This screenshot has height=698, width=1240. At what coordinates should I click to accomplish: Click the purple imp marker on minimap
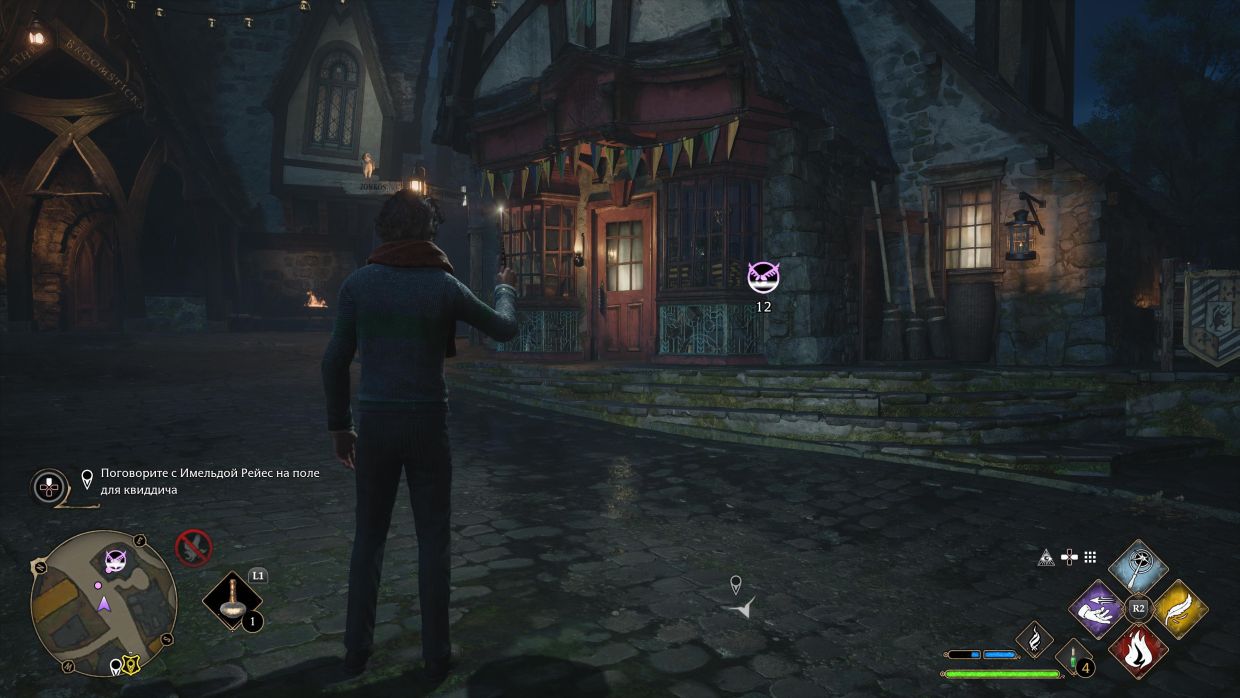(x=116, y=561)
